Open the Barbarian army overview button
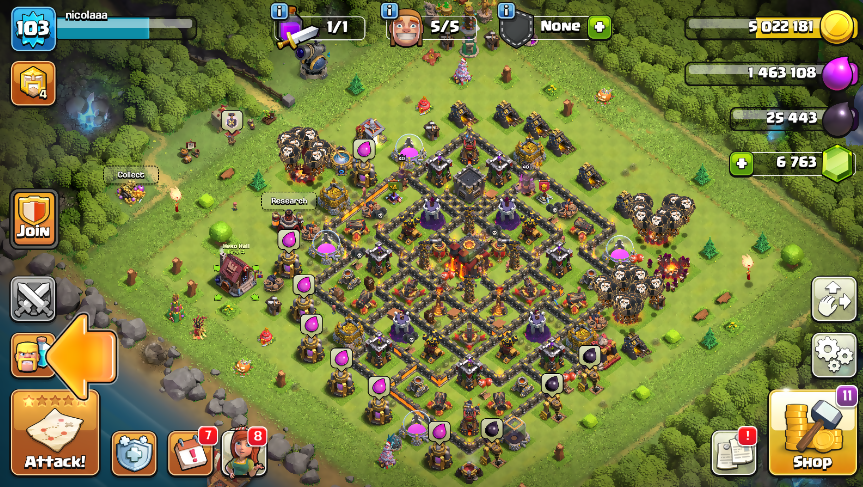 [x=29, y=355]
